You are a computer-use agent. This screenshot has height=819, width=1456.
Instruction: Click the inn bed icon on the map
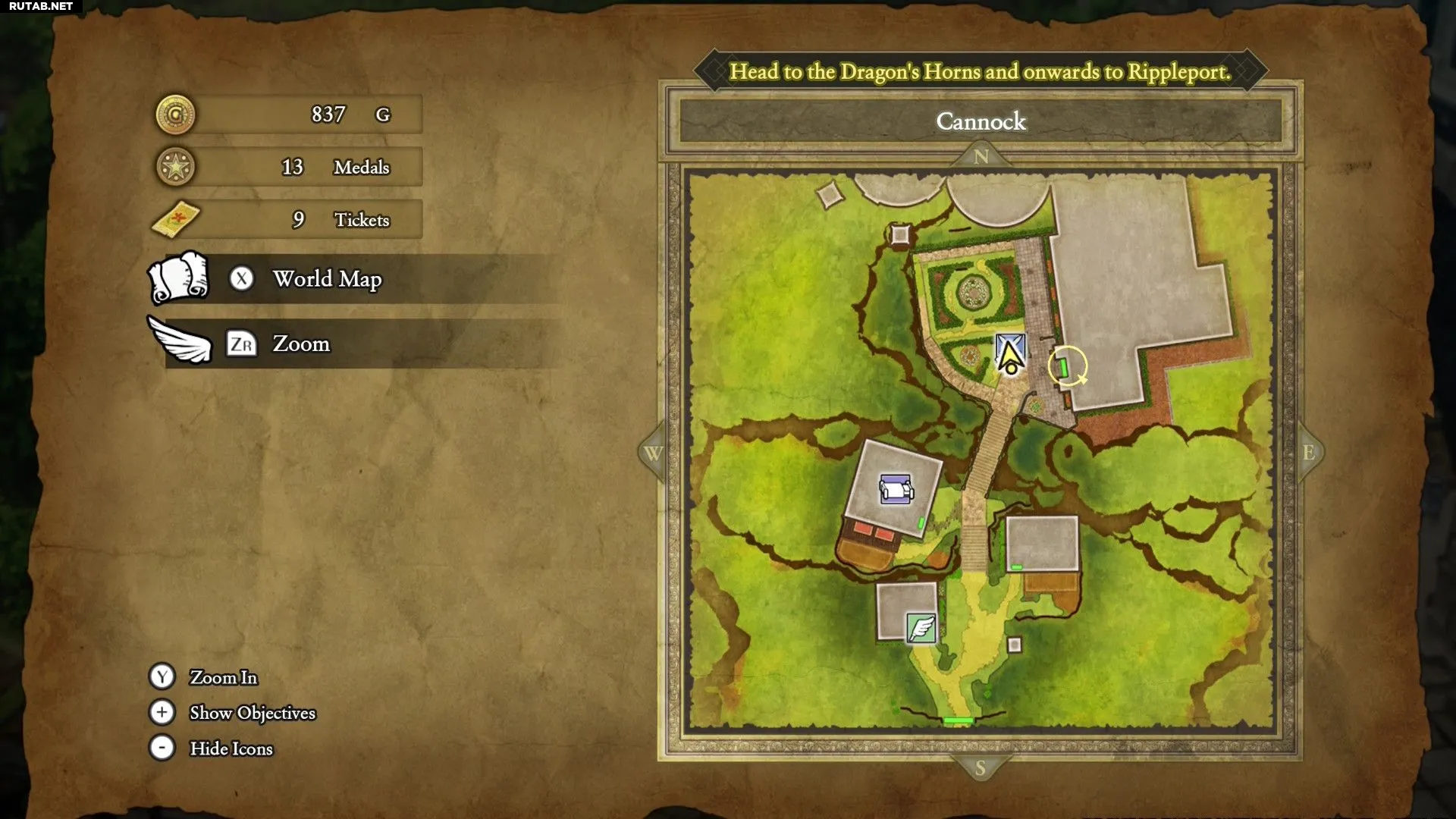click(x=896, y=489)
